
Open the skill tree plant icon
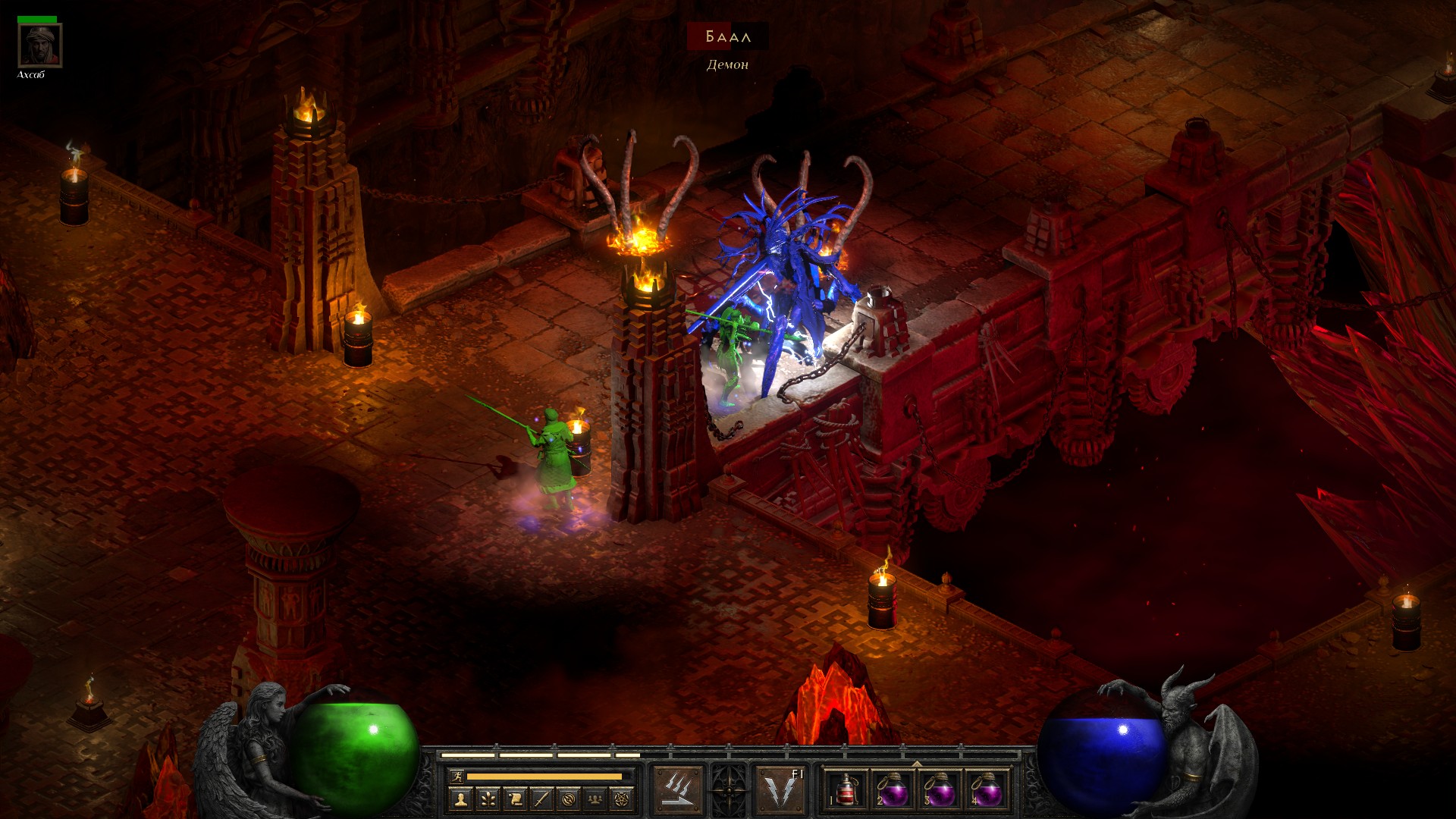(488, 799)
